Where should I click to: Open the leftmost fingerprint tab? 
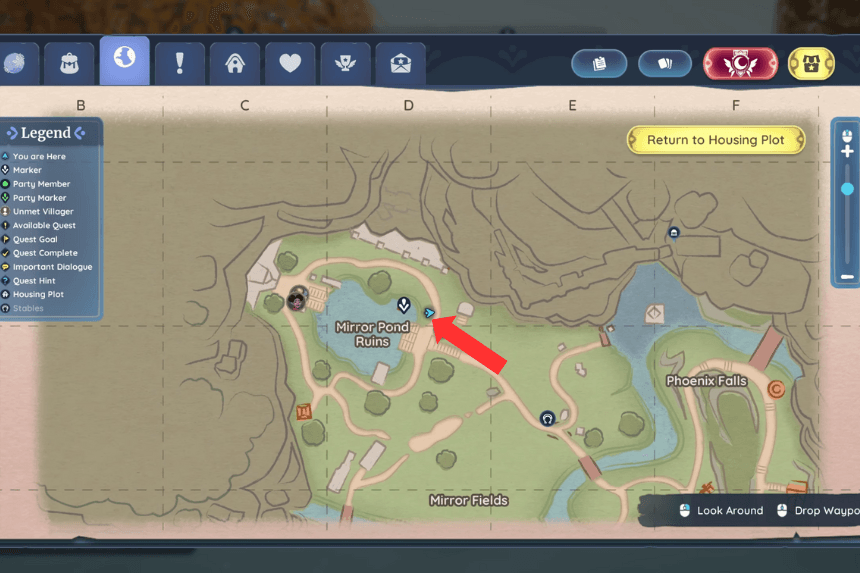point(18,64)
